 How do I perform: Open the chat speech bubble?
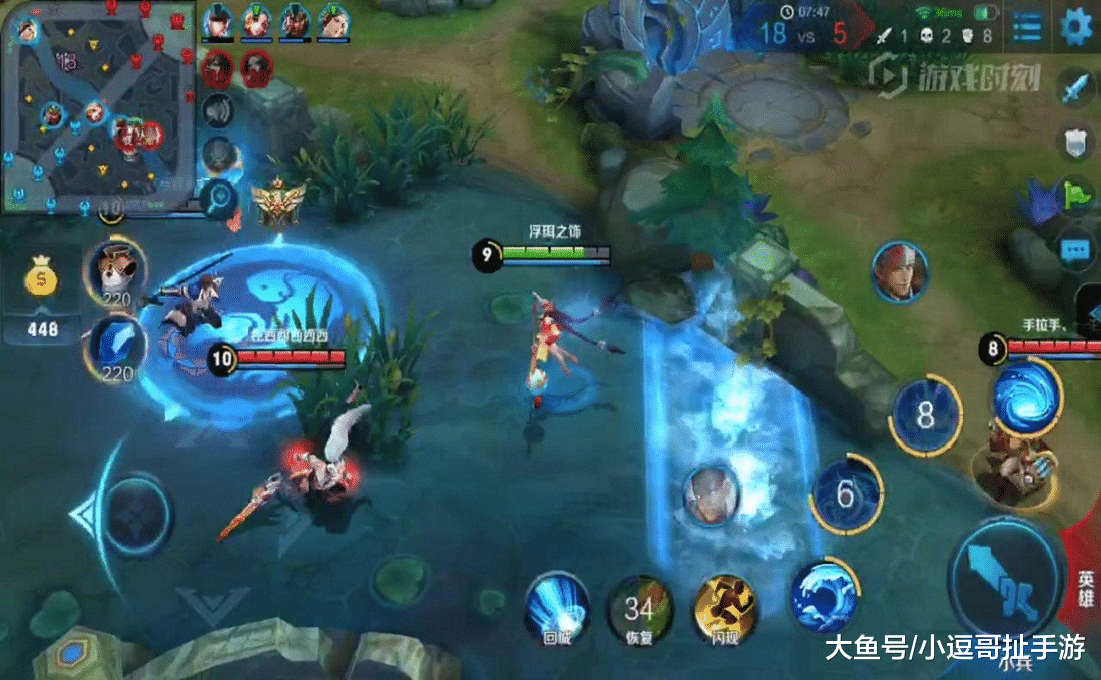click(x=1075, y=249)
